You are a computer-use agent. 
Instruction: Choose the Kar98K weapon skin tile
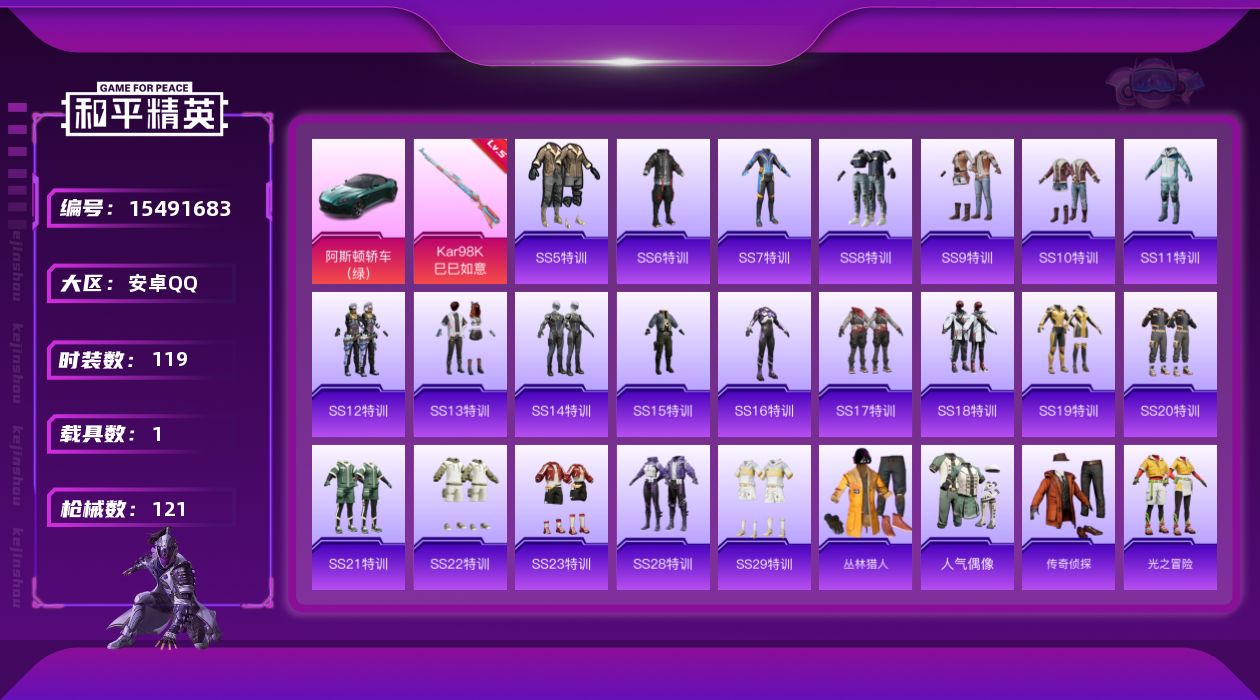(460, 211)
